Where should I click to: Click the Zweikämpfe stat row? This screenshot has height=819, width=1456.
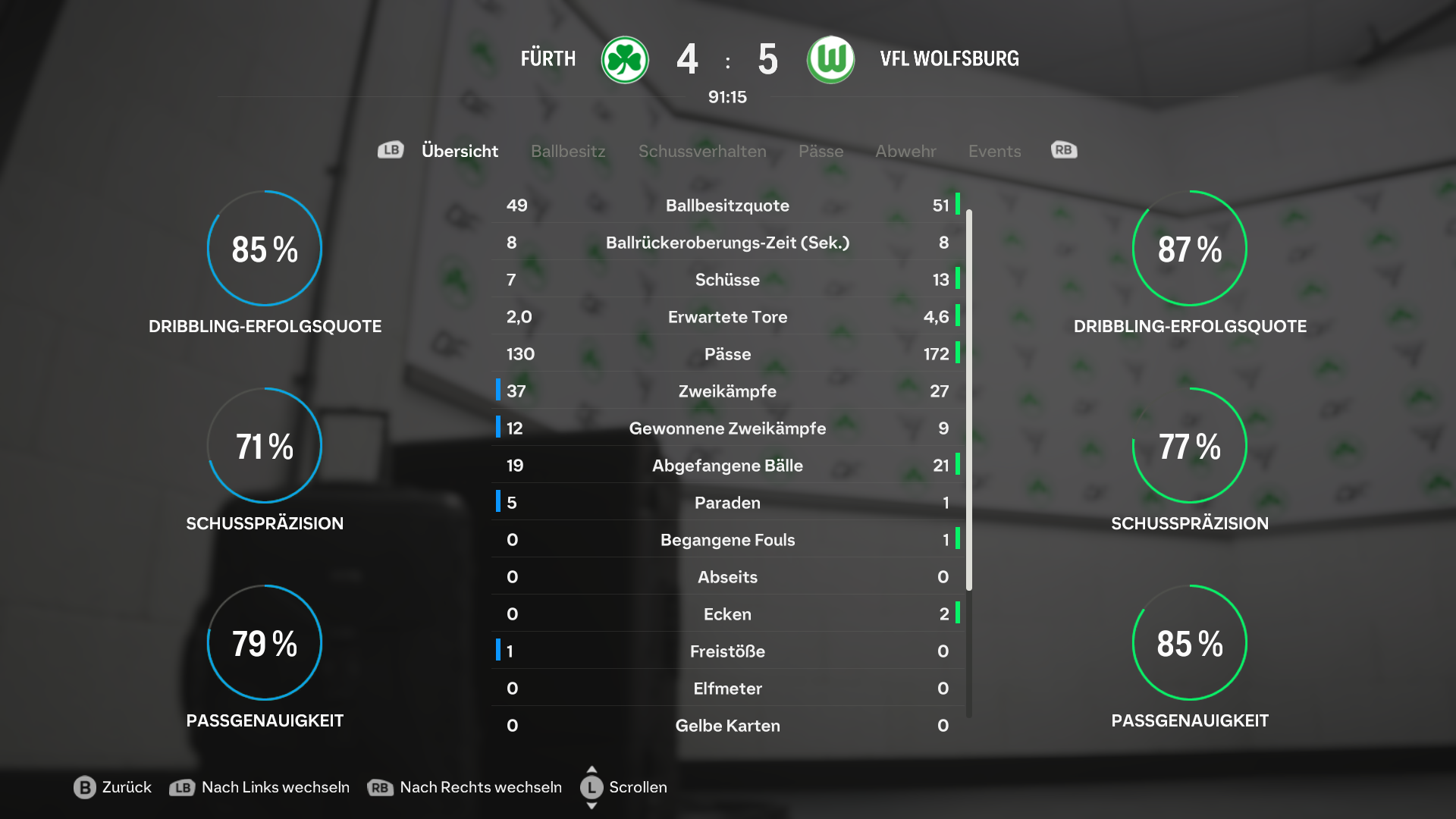(x=727, y=391)
